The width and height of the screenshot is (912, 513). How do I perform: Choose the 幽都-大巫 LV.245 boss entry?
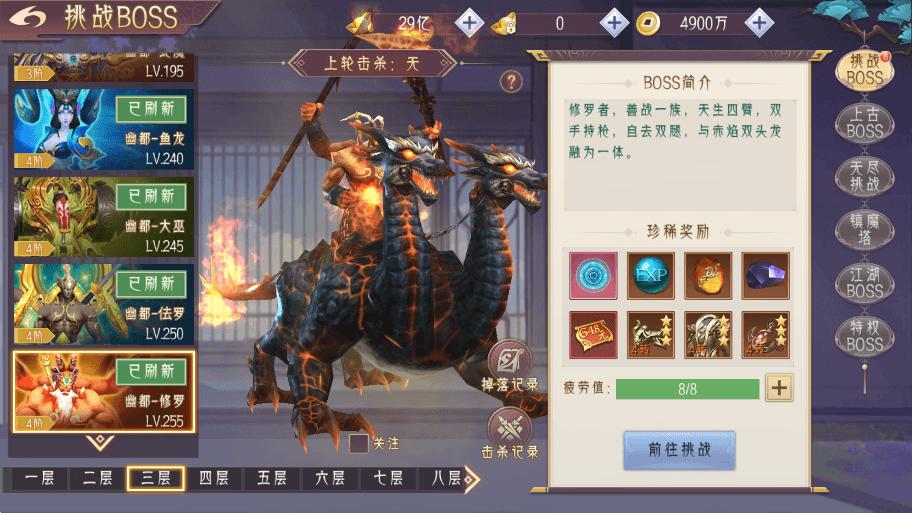point(104,217)
